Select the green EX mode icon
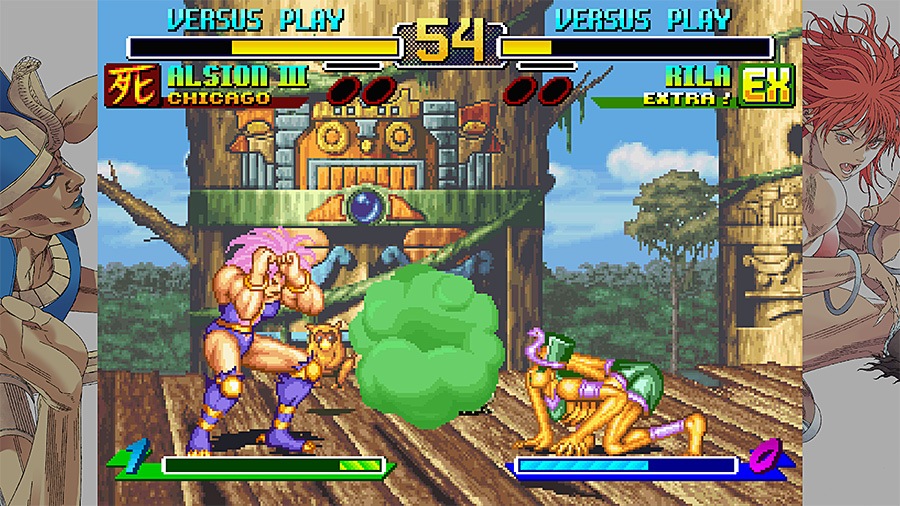 pos(767,86)
